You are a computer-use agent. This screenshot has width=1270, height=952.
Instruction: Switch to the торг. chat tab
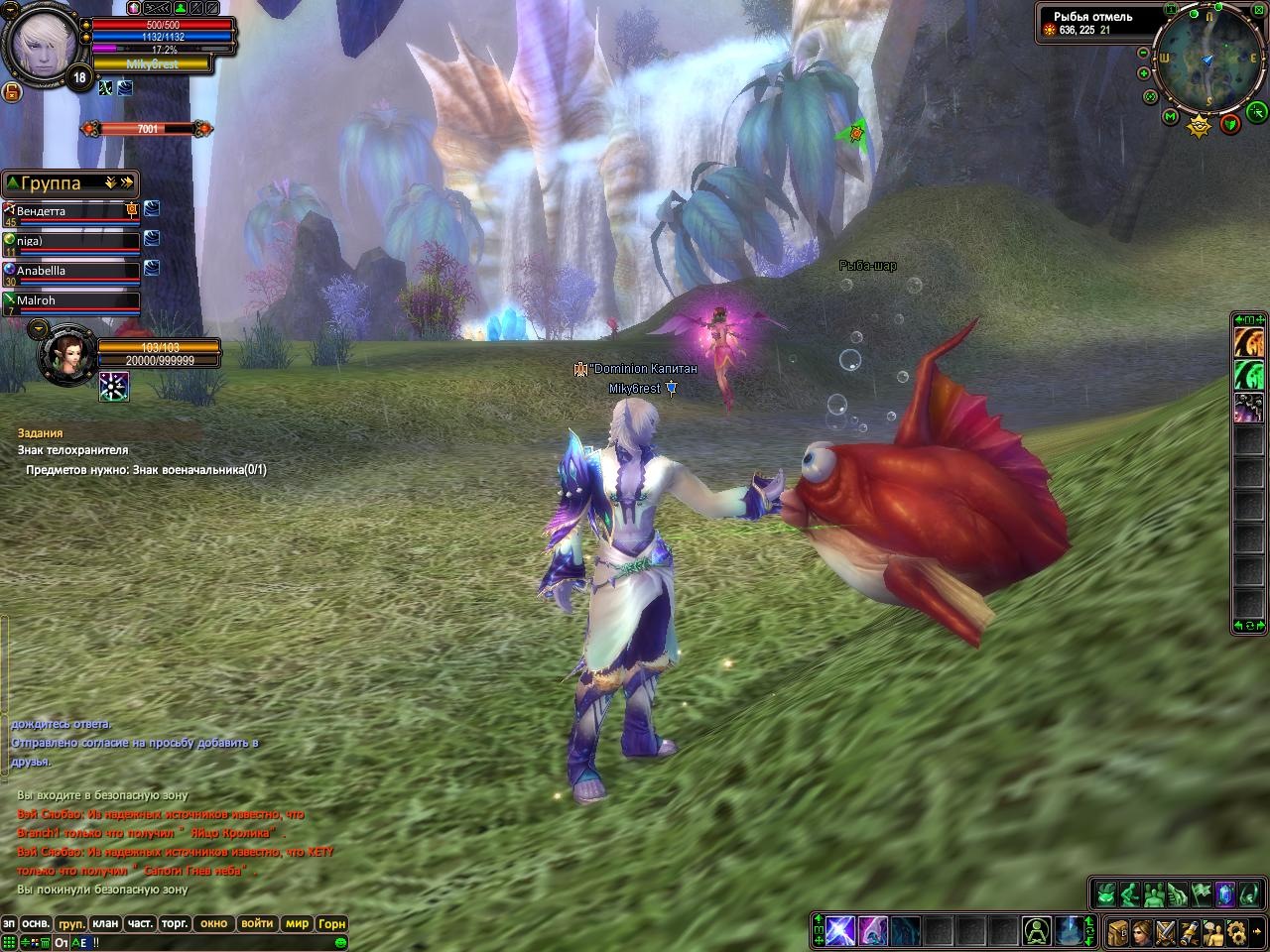(175, 923)
